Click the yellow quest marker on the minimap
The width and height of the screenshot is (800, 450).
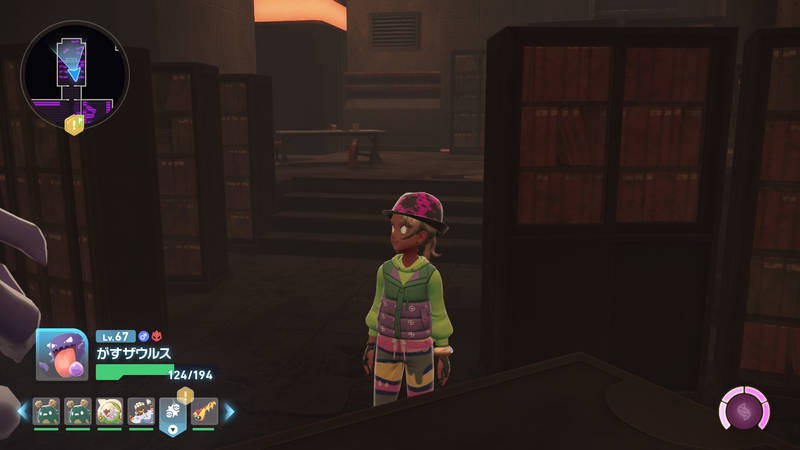[x=74, y=125]
